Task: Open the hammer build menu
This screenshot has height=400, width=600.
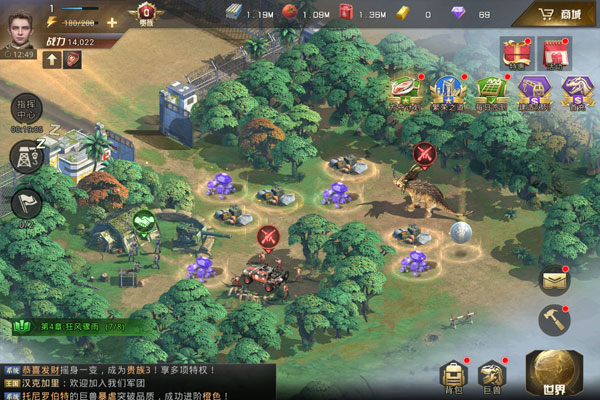Action: (553, 321)
